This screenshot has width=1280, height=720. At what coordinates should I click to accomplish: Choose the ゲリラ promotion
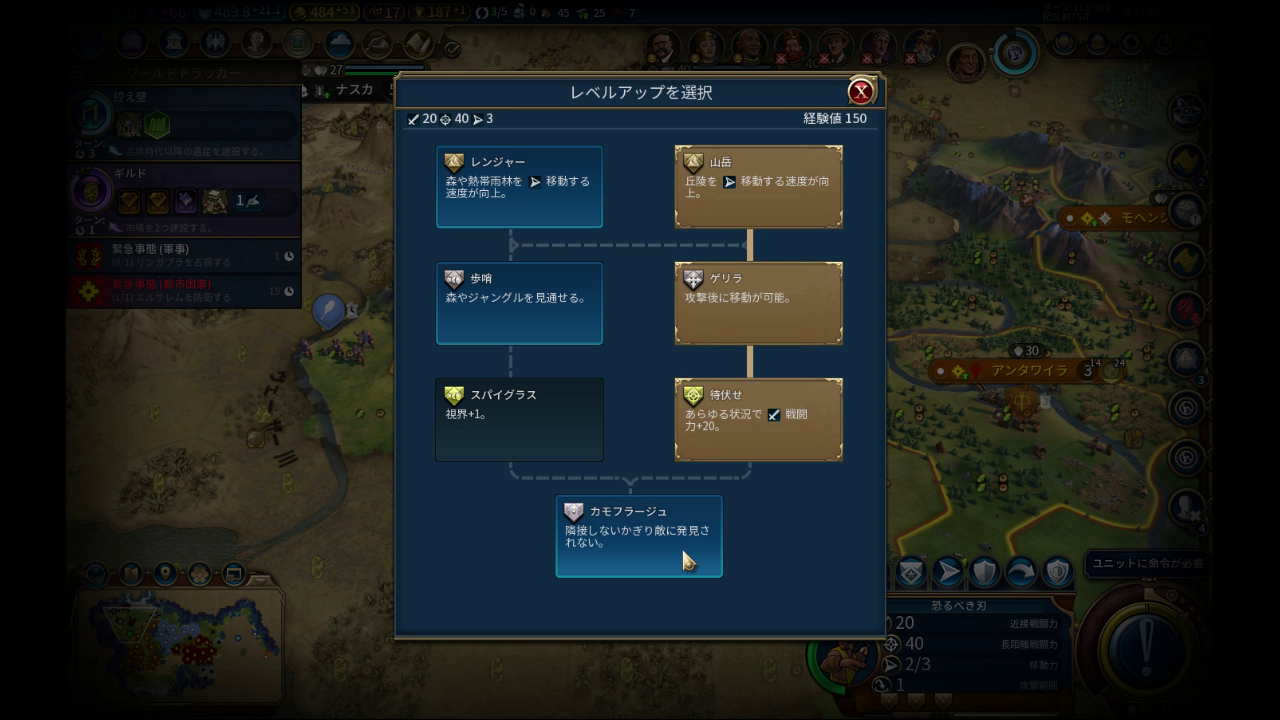758,303
